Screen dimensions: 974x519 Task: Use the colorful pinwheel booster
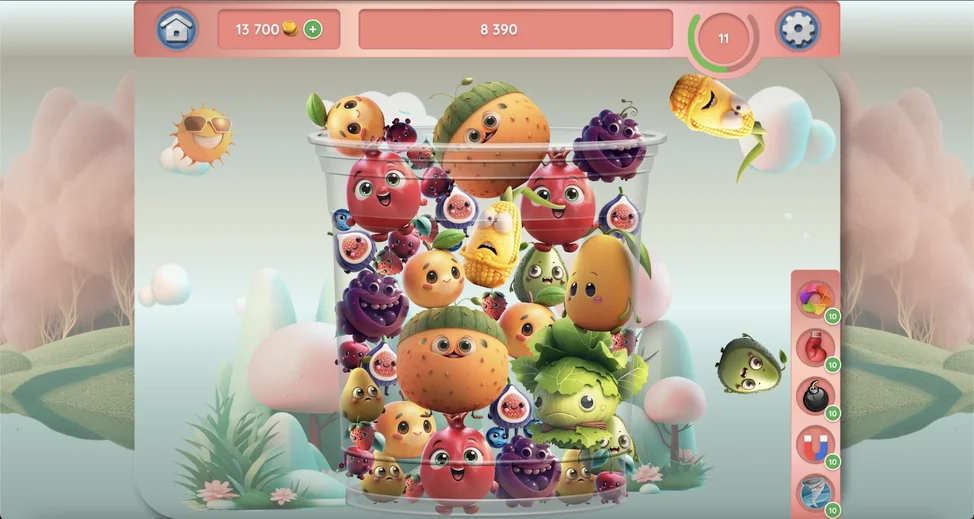point(815,298)
